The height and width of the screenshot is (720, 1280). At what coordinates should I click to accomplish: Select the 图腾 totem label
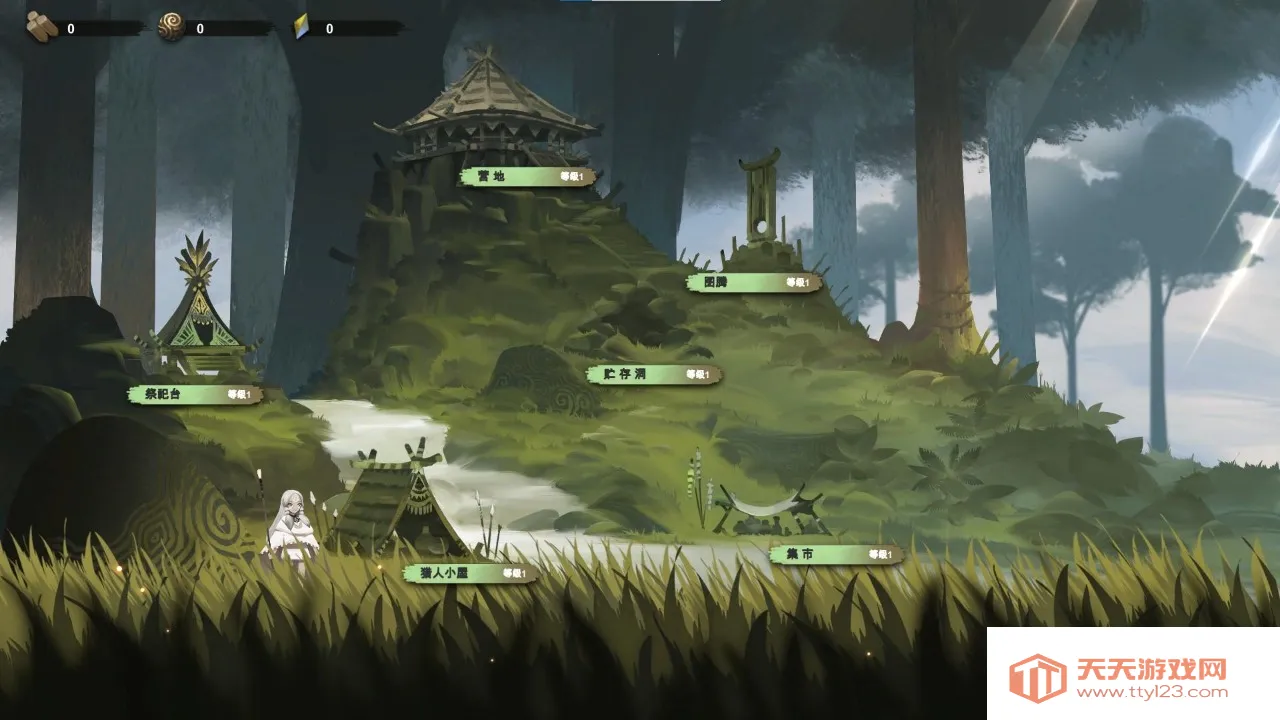(x=754, y=283)
